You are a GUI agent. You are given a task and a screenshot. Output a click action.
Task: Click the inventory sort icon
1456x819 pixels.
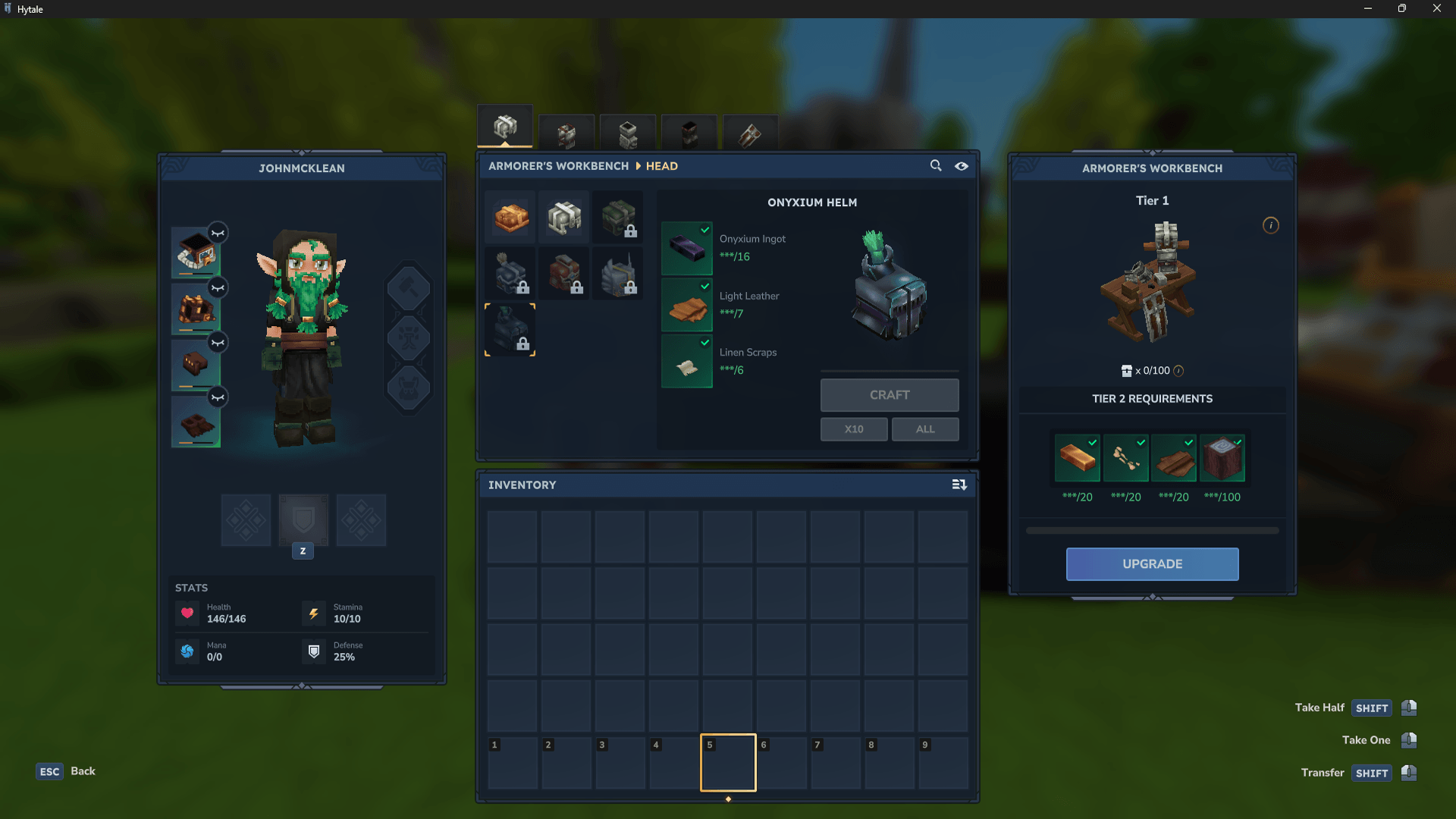pyautogui.click(x=959, y=485)
